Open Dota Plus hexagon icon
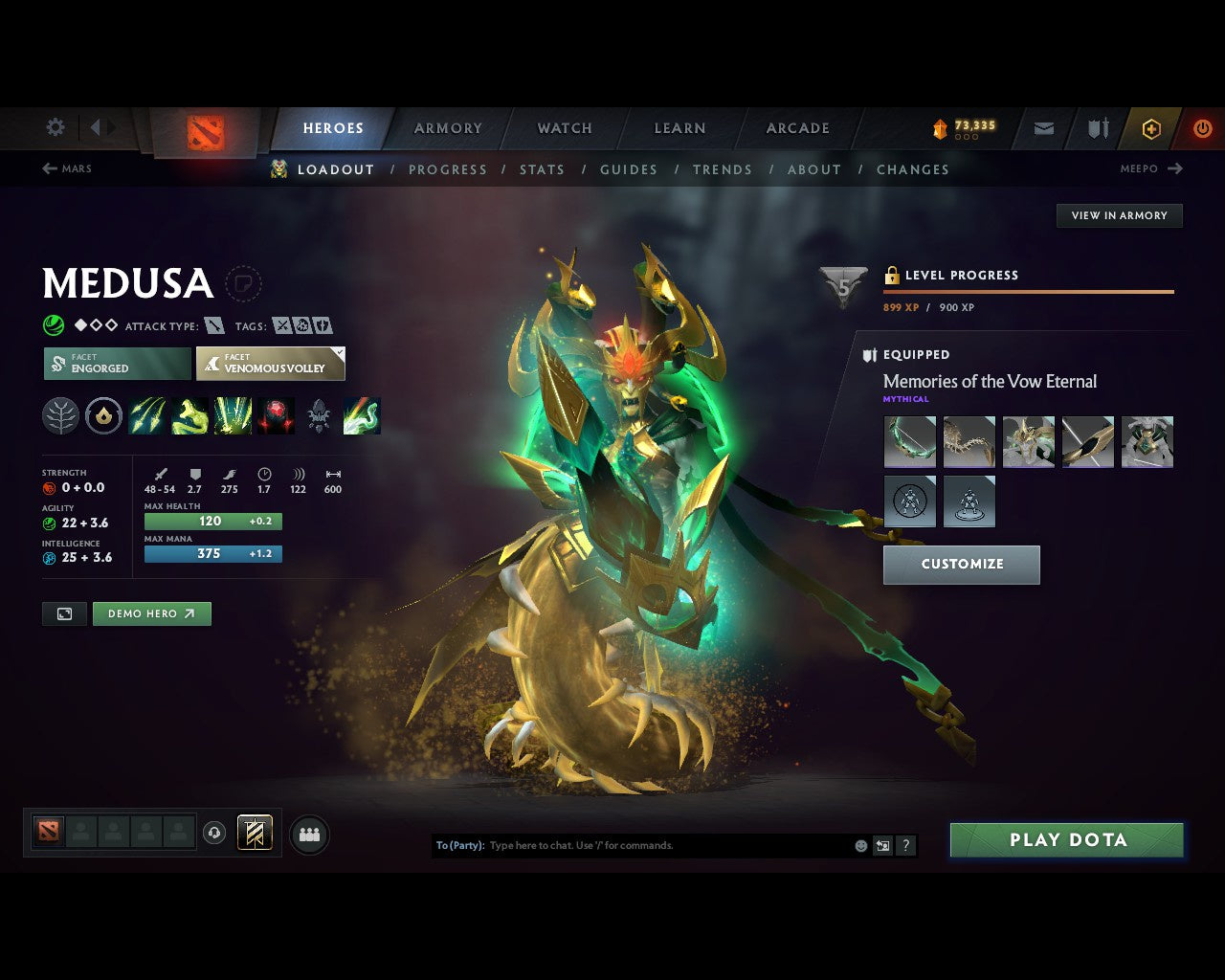Image resolution: width=1225 pixels, height=980 pixels. click(x=1151, y=128)
